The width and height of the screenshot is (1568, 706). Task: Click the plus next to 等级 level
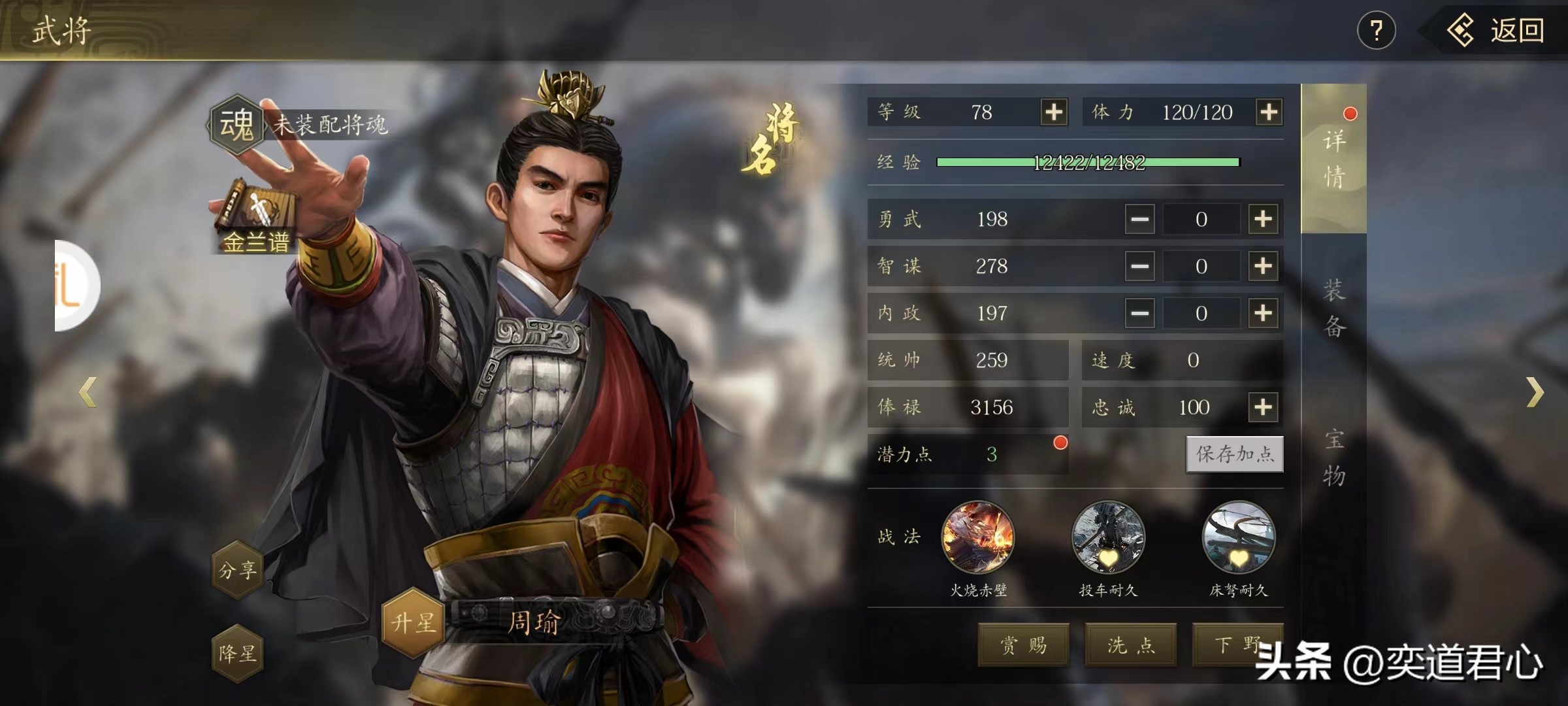[x=1054, y=112]
